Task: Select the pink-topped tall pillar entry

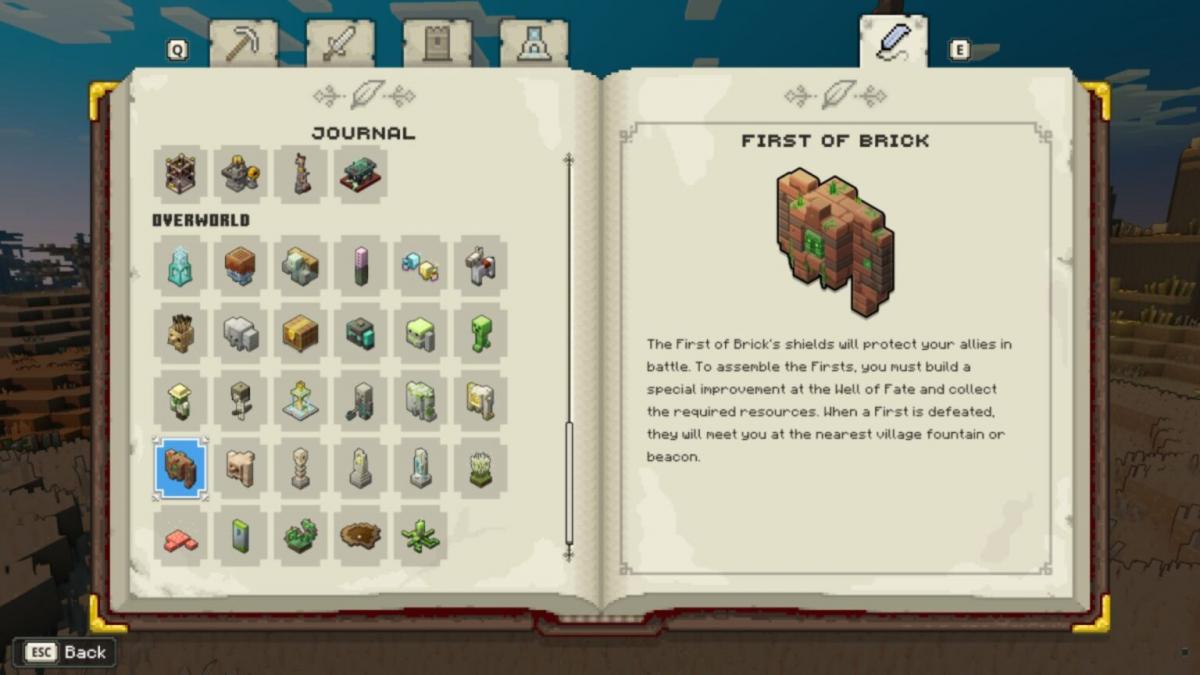Action: (361, 266)
